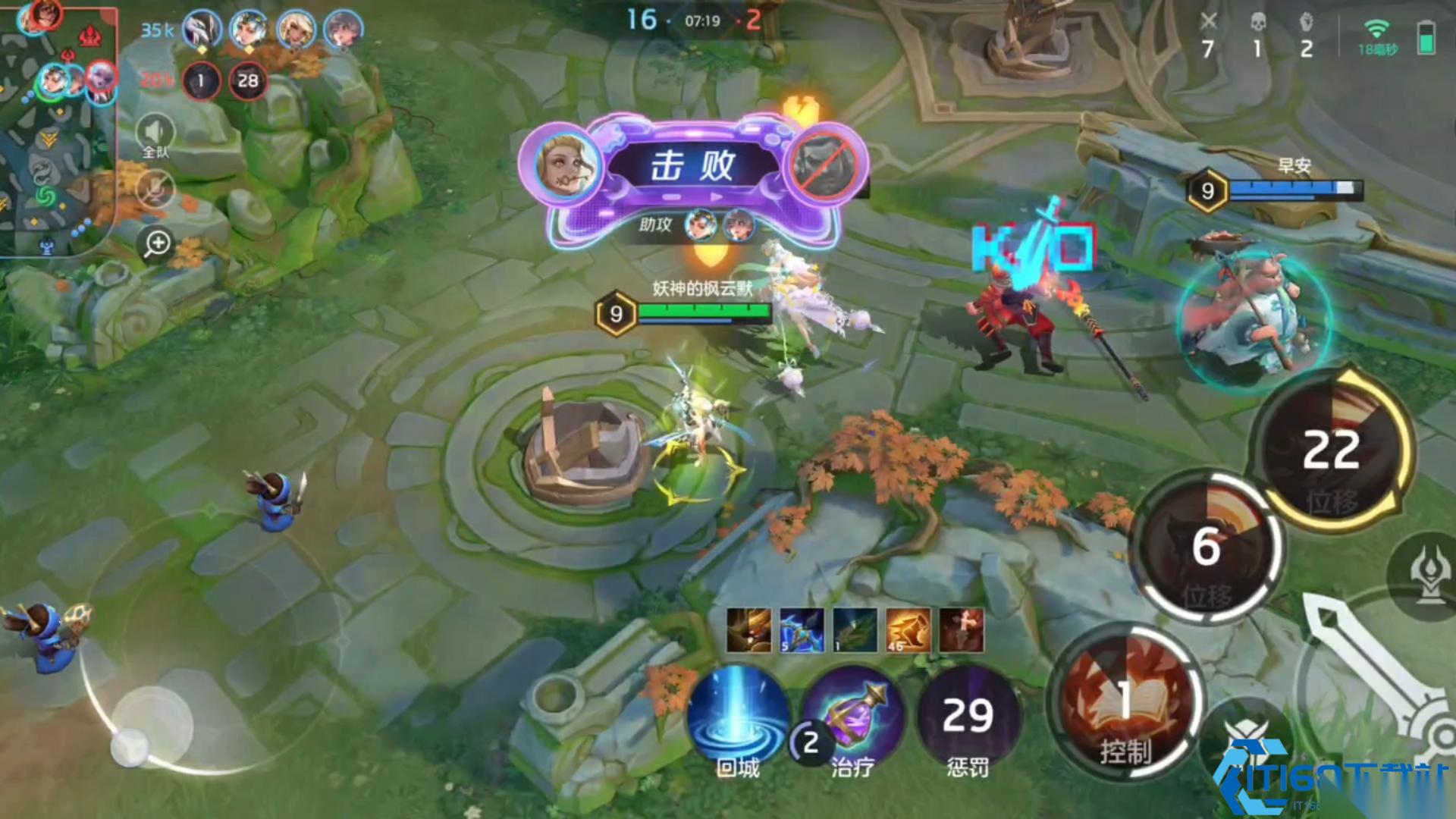The width and height of the screenshot is (1456, 819).
Task: Select the green feather item slot
Action: [855, 630]
